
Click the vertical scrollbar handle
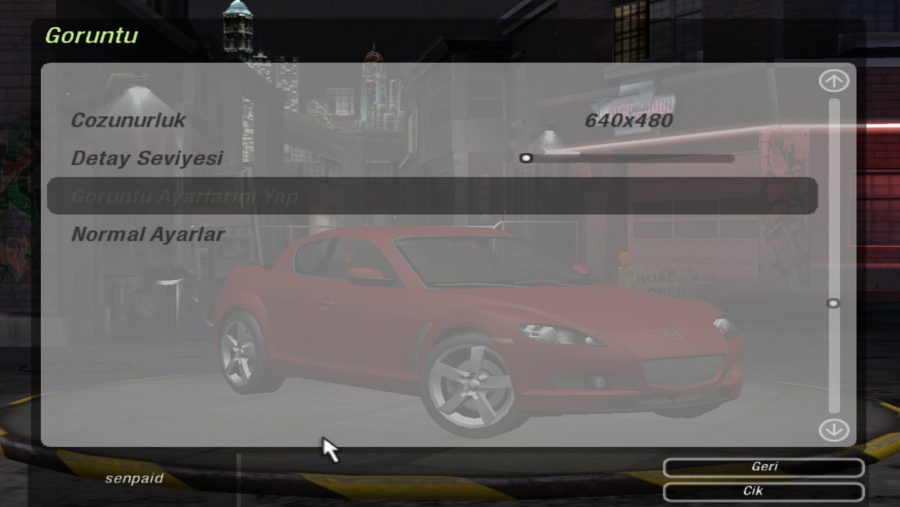click(x=833, y=303)
